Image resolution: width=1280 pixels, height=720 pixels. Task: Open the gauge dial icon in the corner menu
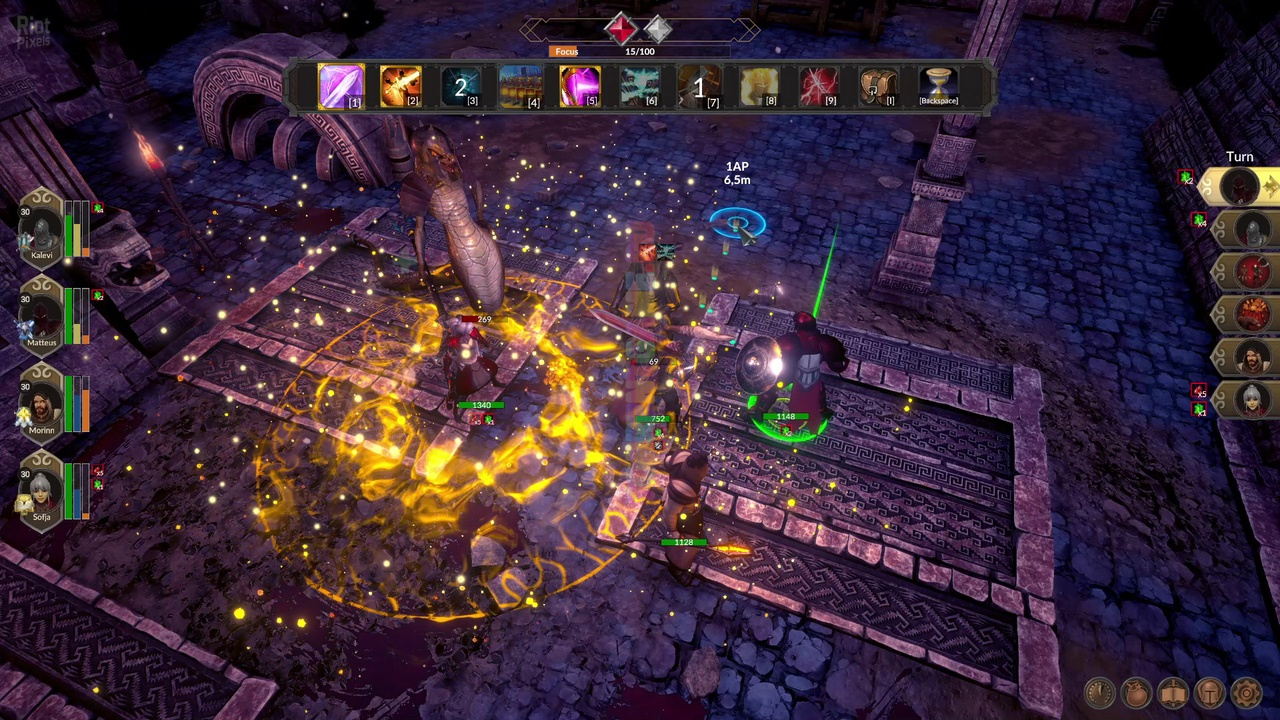click(x=1099, y=692)
